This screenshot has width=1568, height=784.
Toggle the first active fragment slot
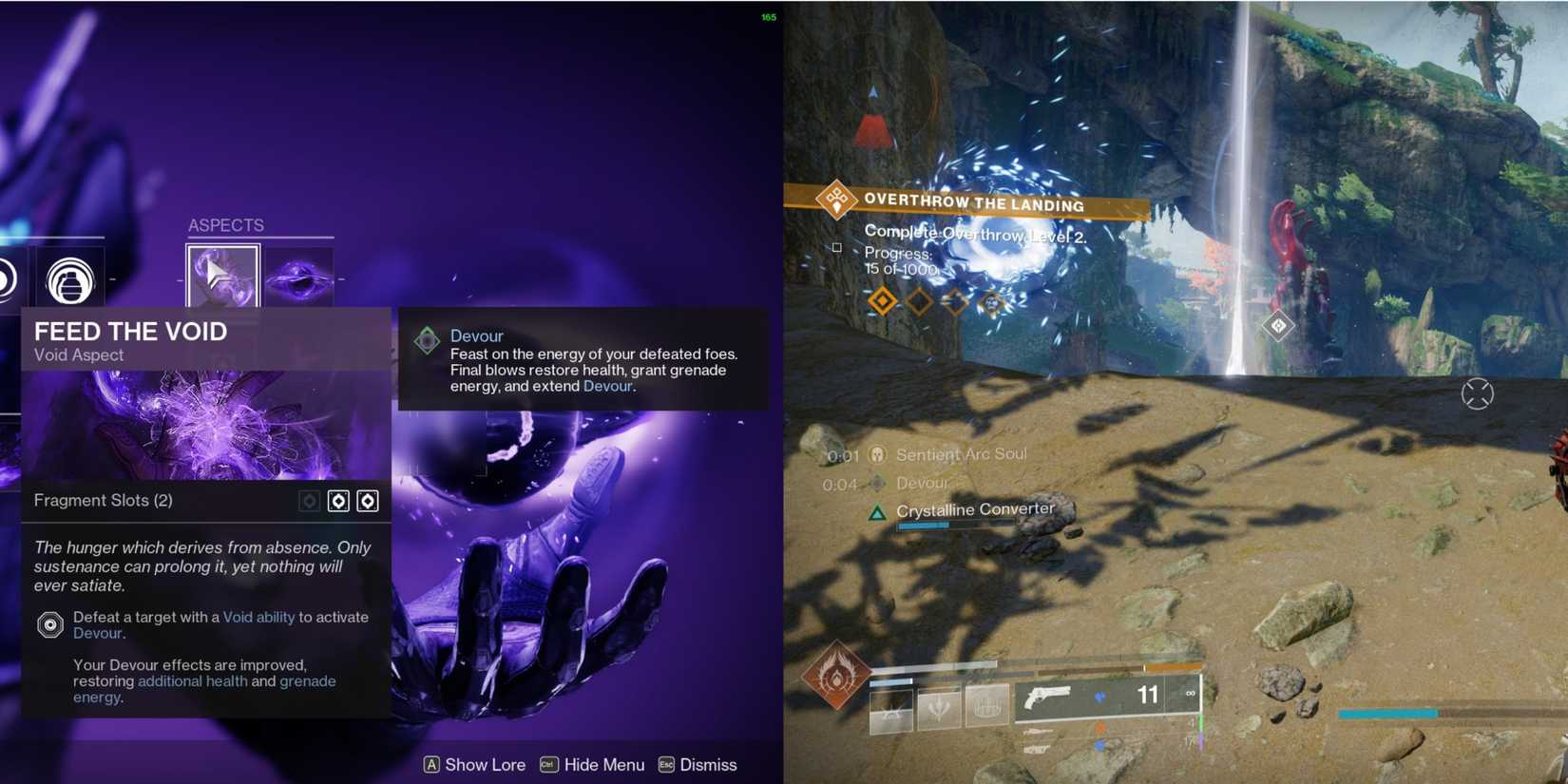(338, 501)
